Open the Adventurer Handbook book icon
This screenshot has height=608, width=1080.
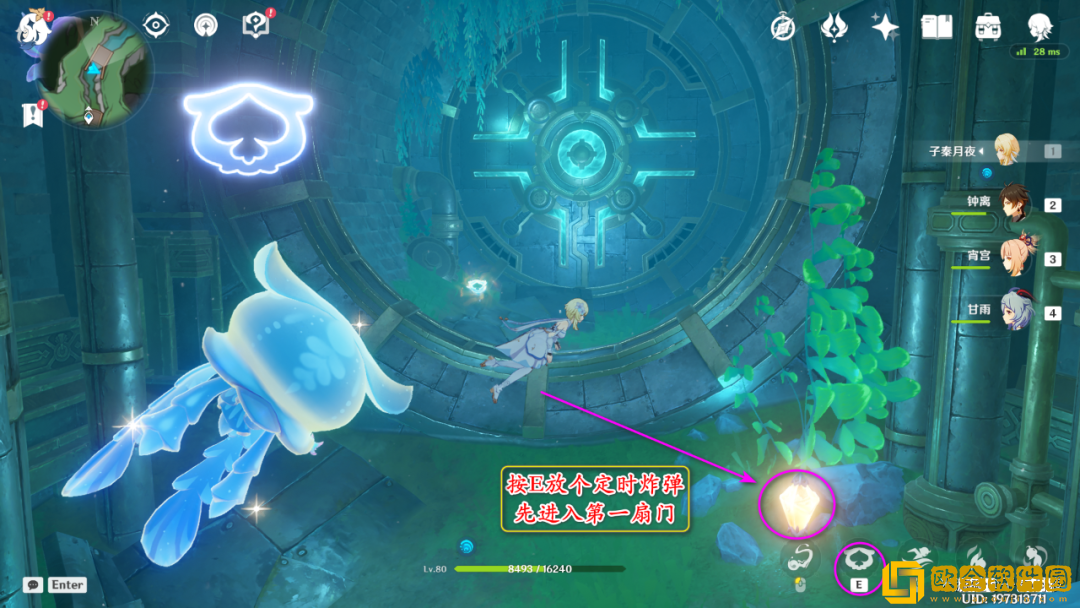pyautogui.click(x=936, y=27)
